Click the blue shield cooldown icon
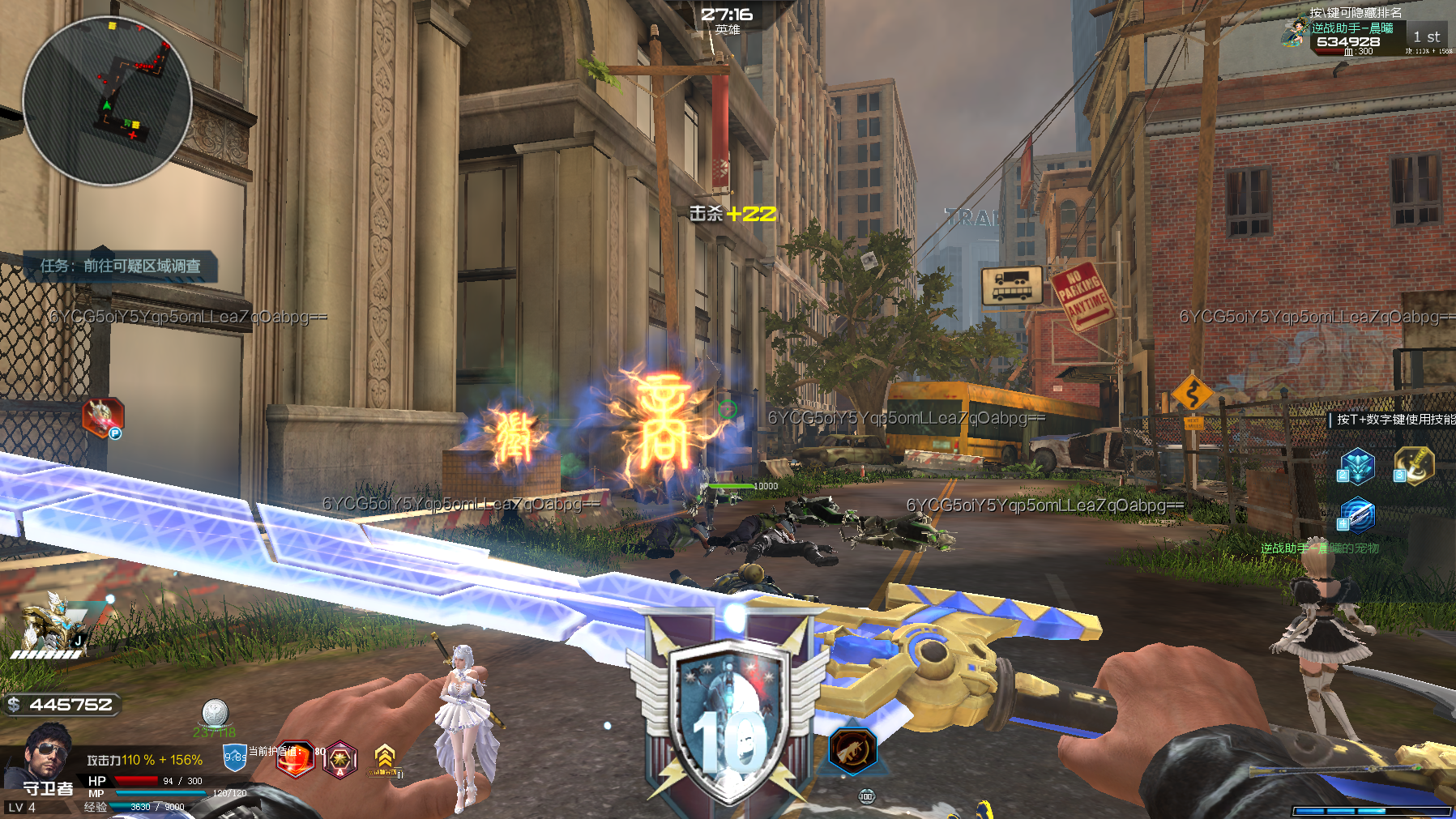Screen dimensions: 1456x819 pos(234,757)
